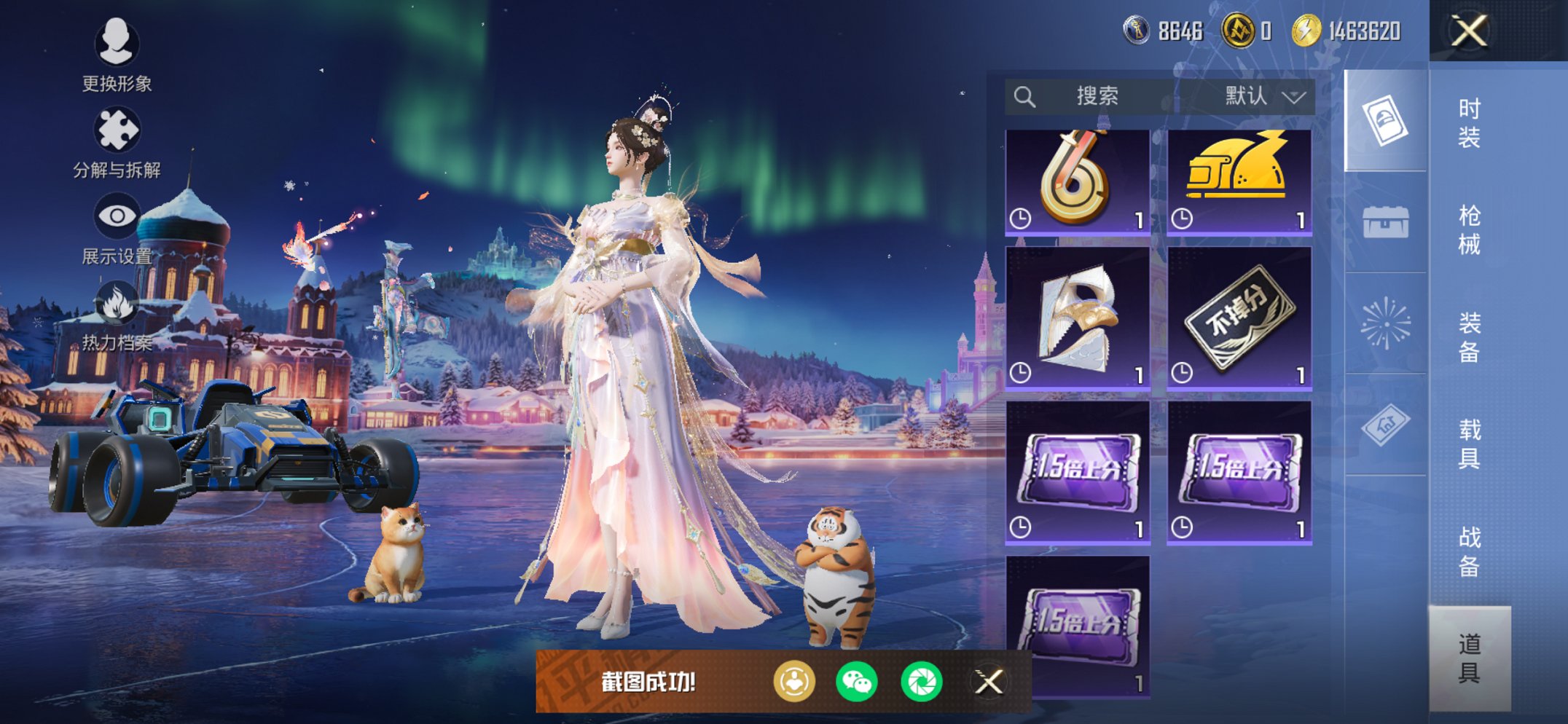Close the inventory screen
Viewport: 1568px width, 724px height.
pyautogui.click(x=1469, y=31)
